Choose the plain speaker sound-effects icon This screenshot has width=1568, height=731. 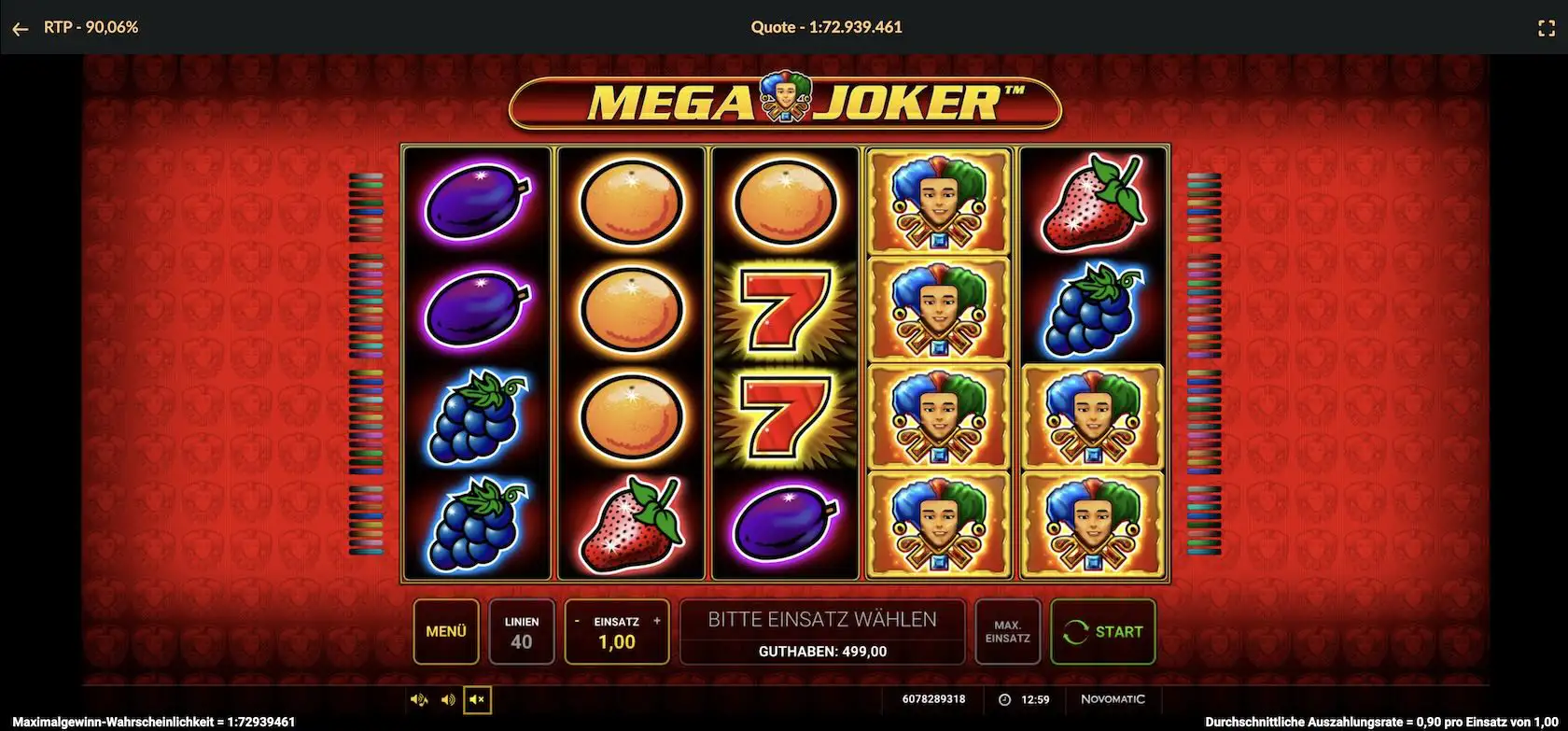tap(448, 699)
